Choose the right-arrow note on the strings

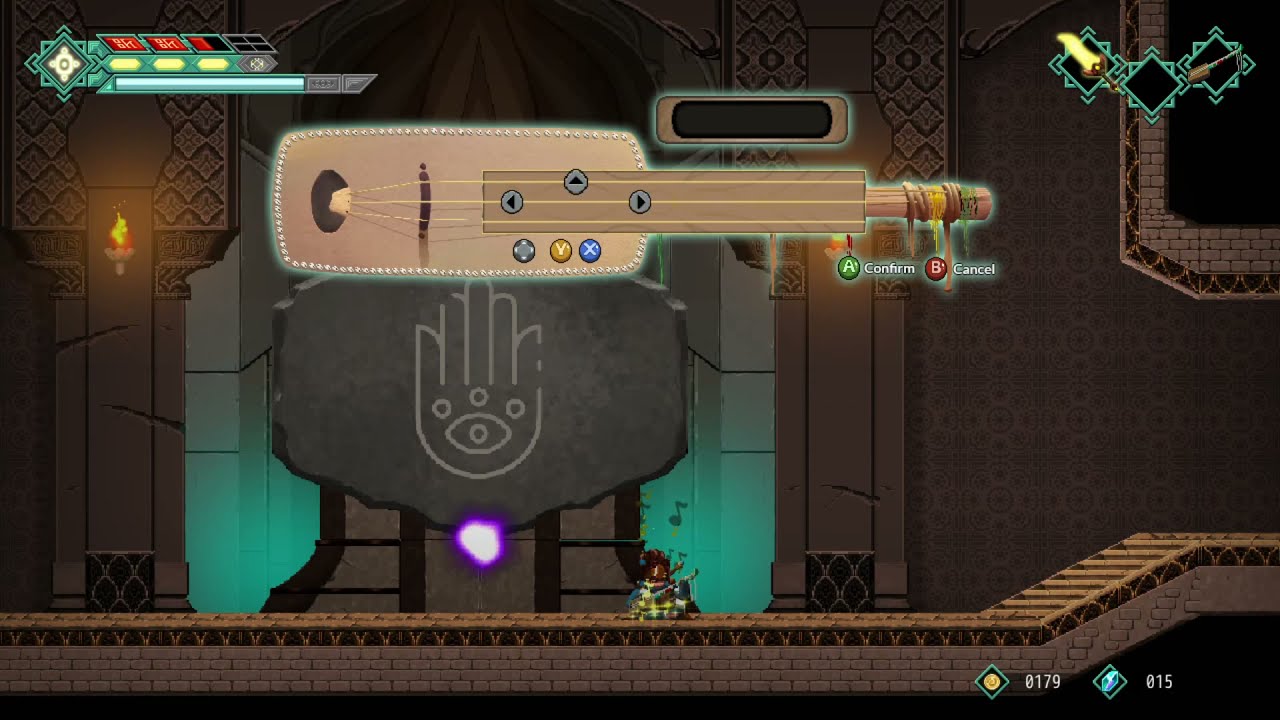640,202
